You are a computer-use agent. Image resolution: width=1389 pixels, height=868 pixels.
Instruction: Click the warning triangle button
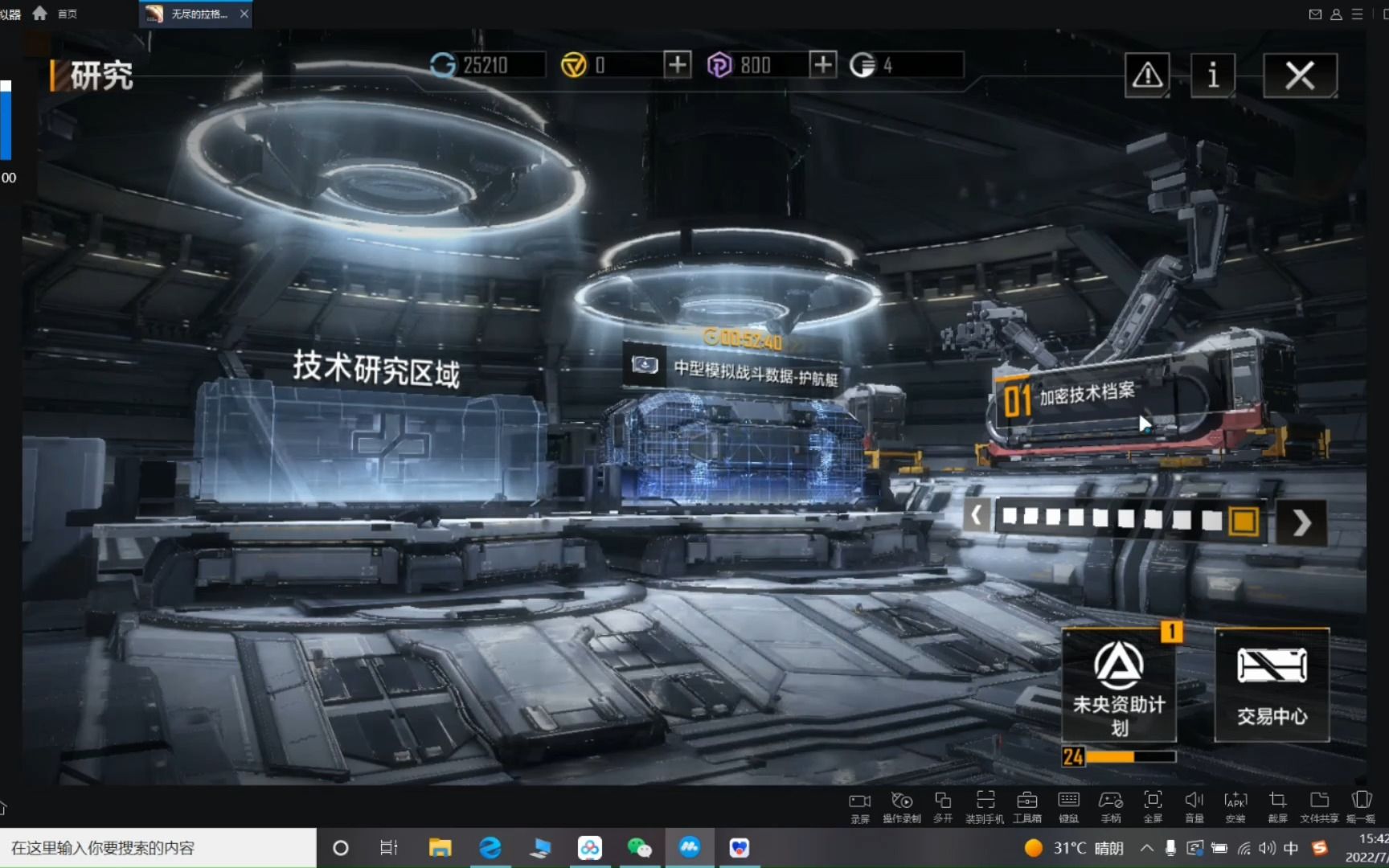coord(1147,76)
